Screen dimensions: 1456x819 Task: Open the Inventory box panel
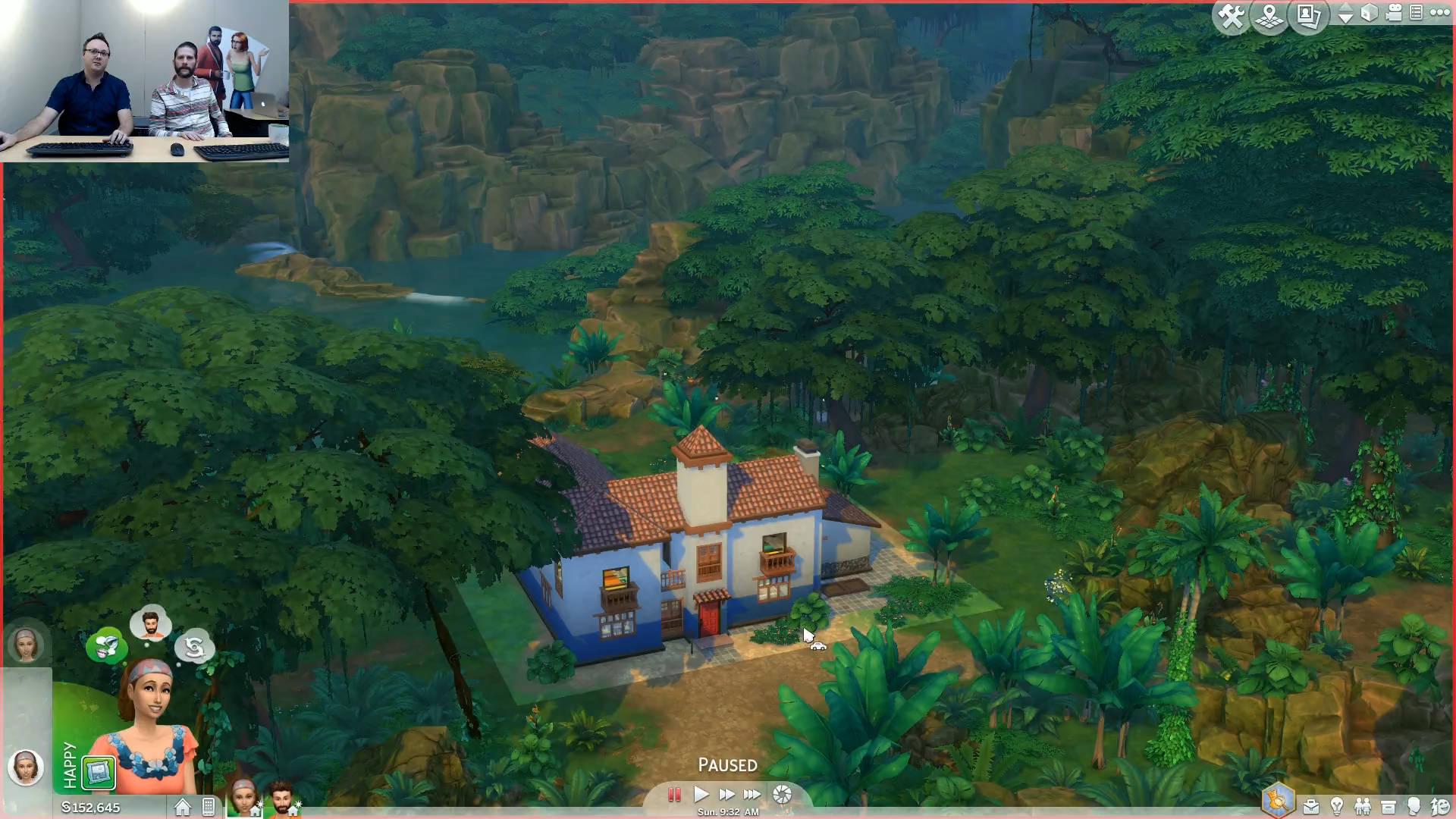[x=1389, y=806]
